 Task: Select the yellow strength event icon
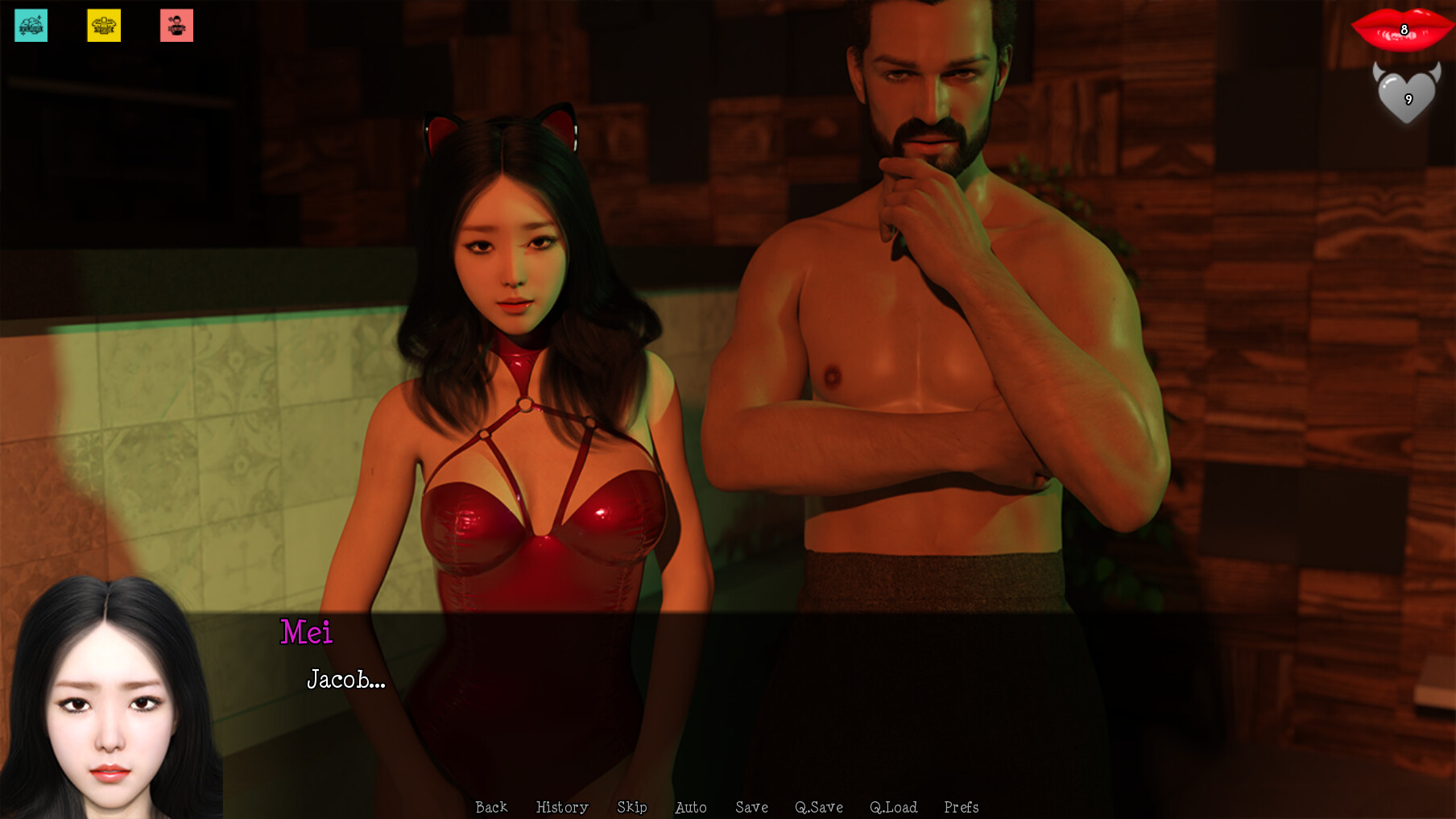(x=103, y=25)
